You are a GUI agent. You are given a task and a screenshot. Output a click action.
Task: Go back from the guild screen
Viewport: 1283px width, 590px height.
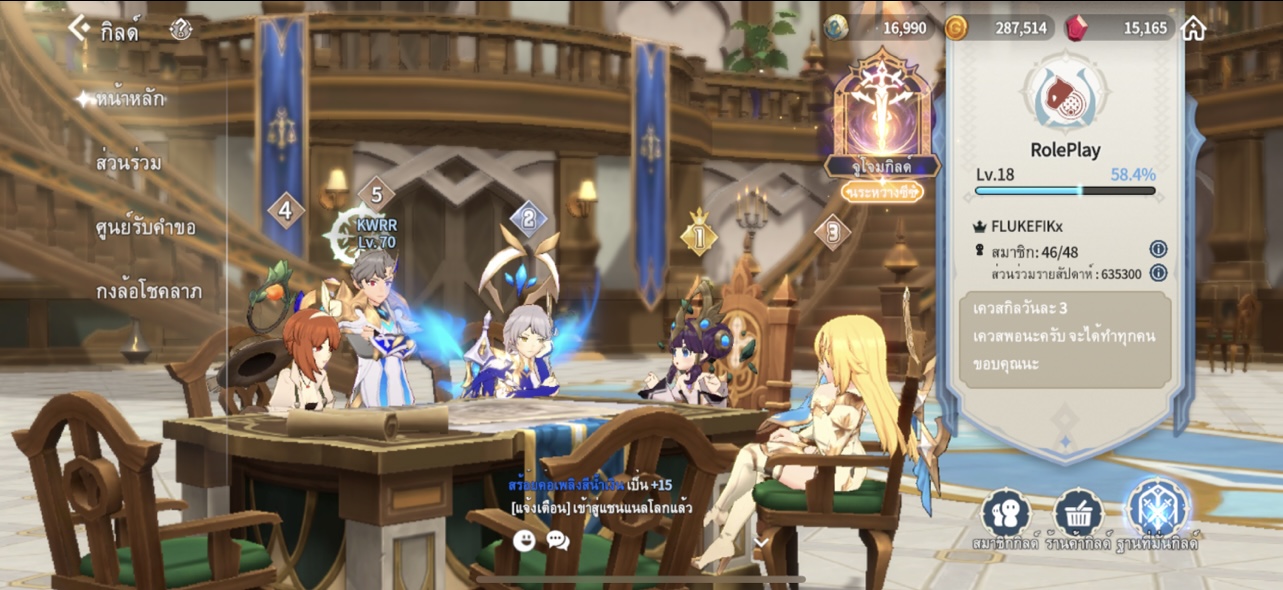point(78,28)
